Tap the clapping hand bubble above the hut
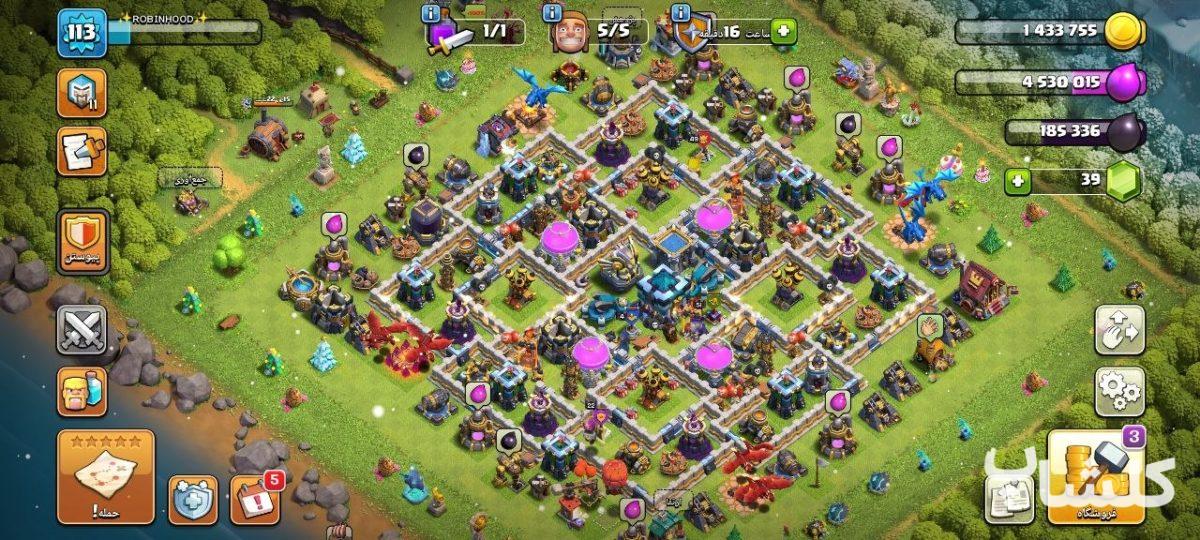1200x540 pixels. [x=930, y=326]
